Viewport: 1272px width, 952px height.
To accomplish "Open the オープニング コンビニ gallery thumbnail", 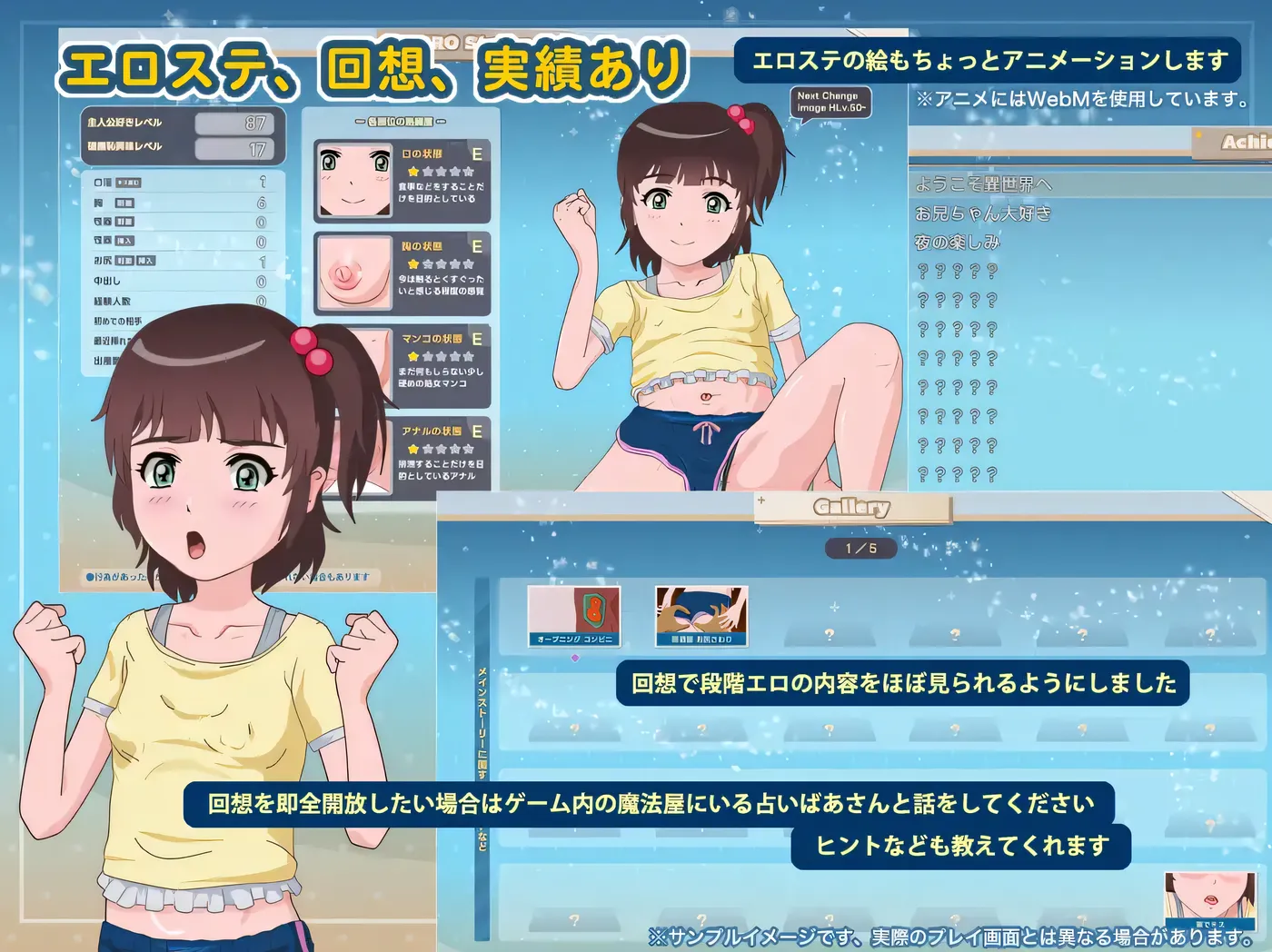I will (x=574, y=616).
